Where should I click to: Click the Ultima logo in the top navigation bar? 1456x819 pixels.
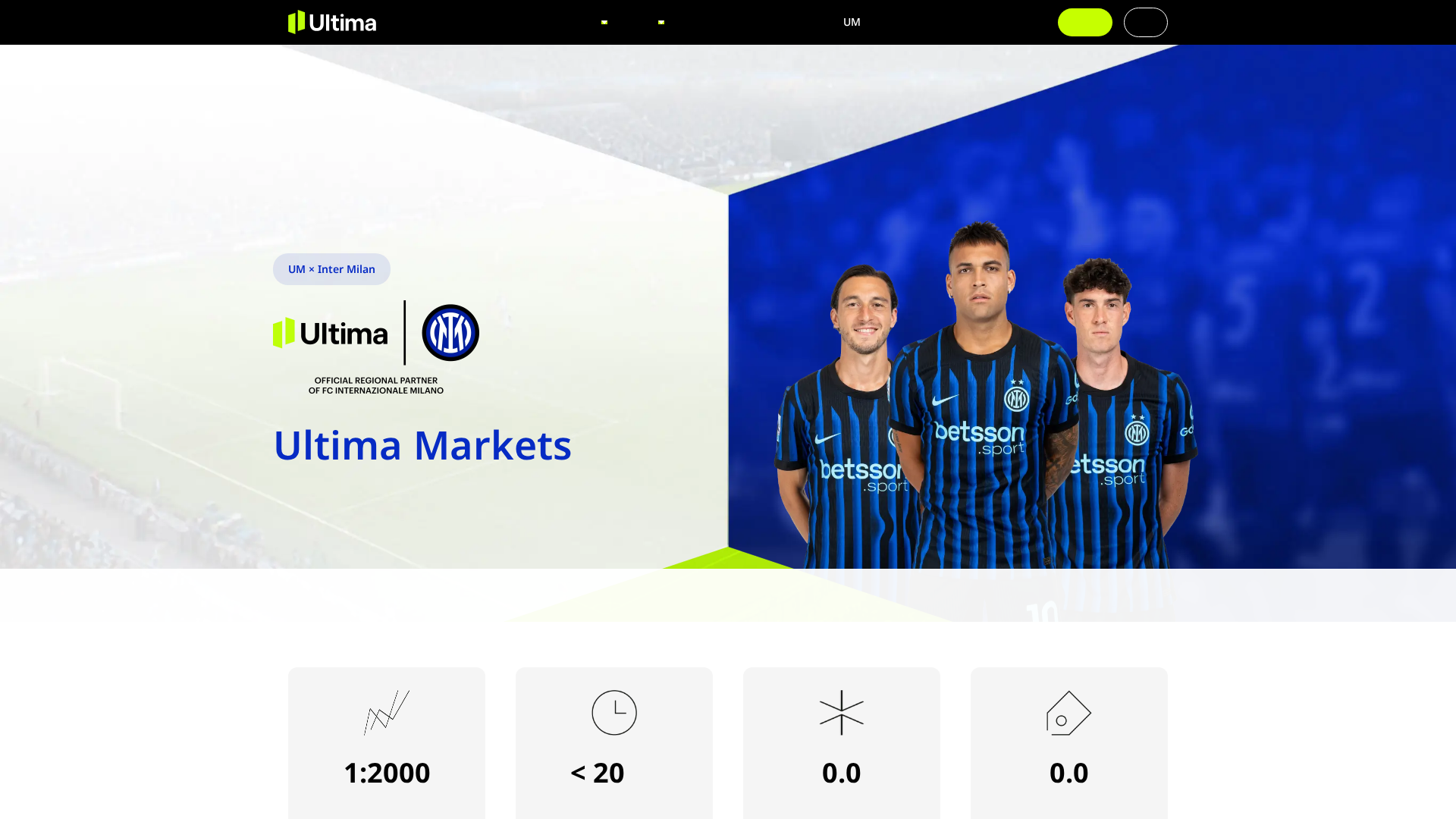coord(331,22)
